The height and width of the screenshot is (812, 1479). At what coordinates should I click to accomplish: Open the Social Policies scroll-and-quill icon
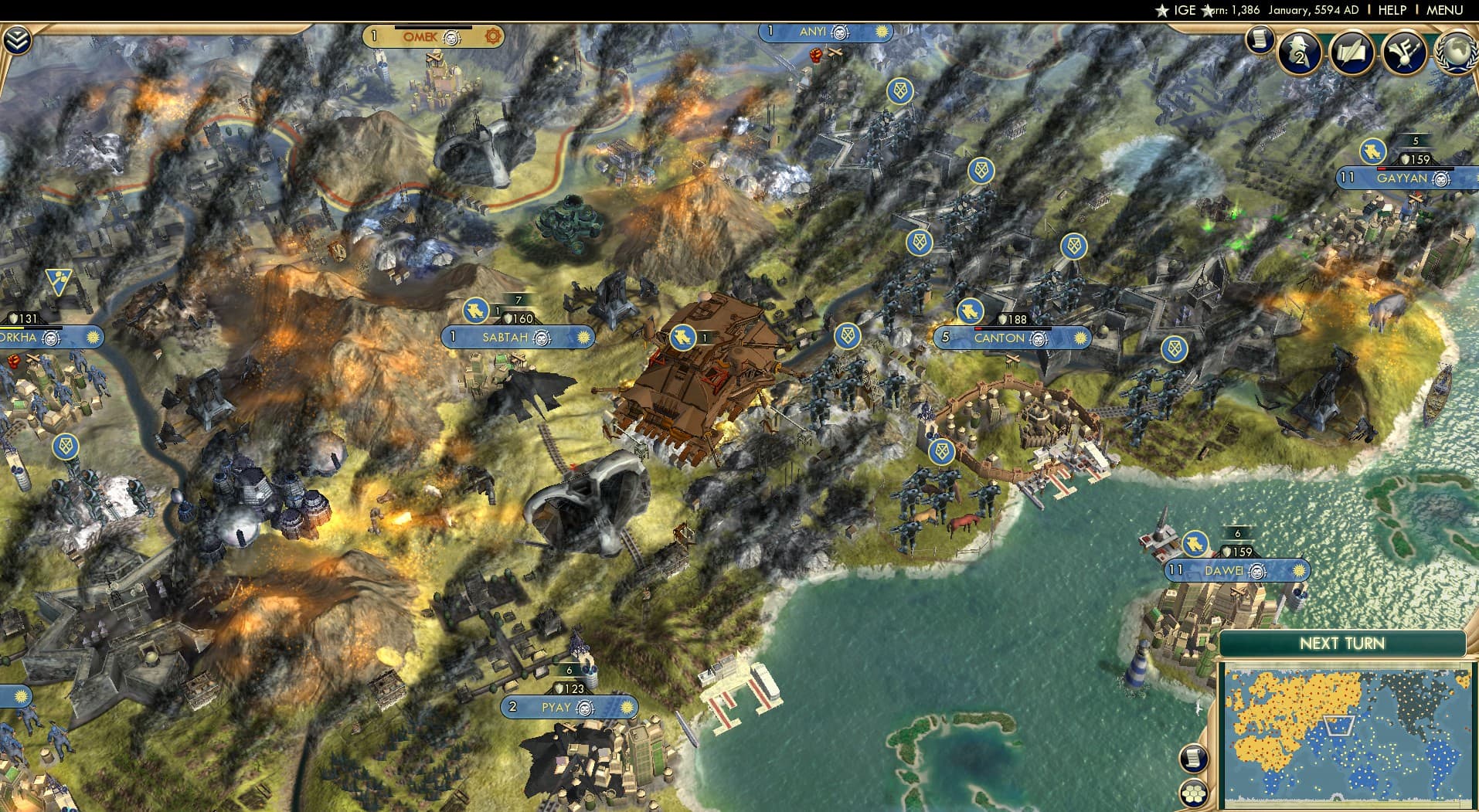click(x=1354, y=53)
